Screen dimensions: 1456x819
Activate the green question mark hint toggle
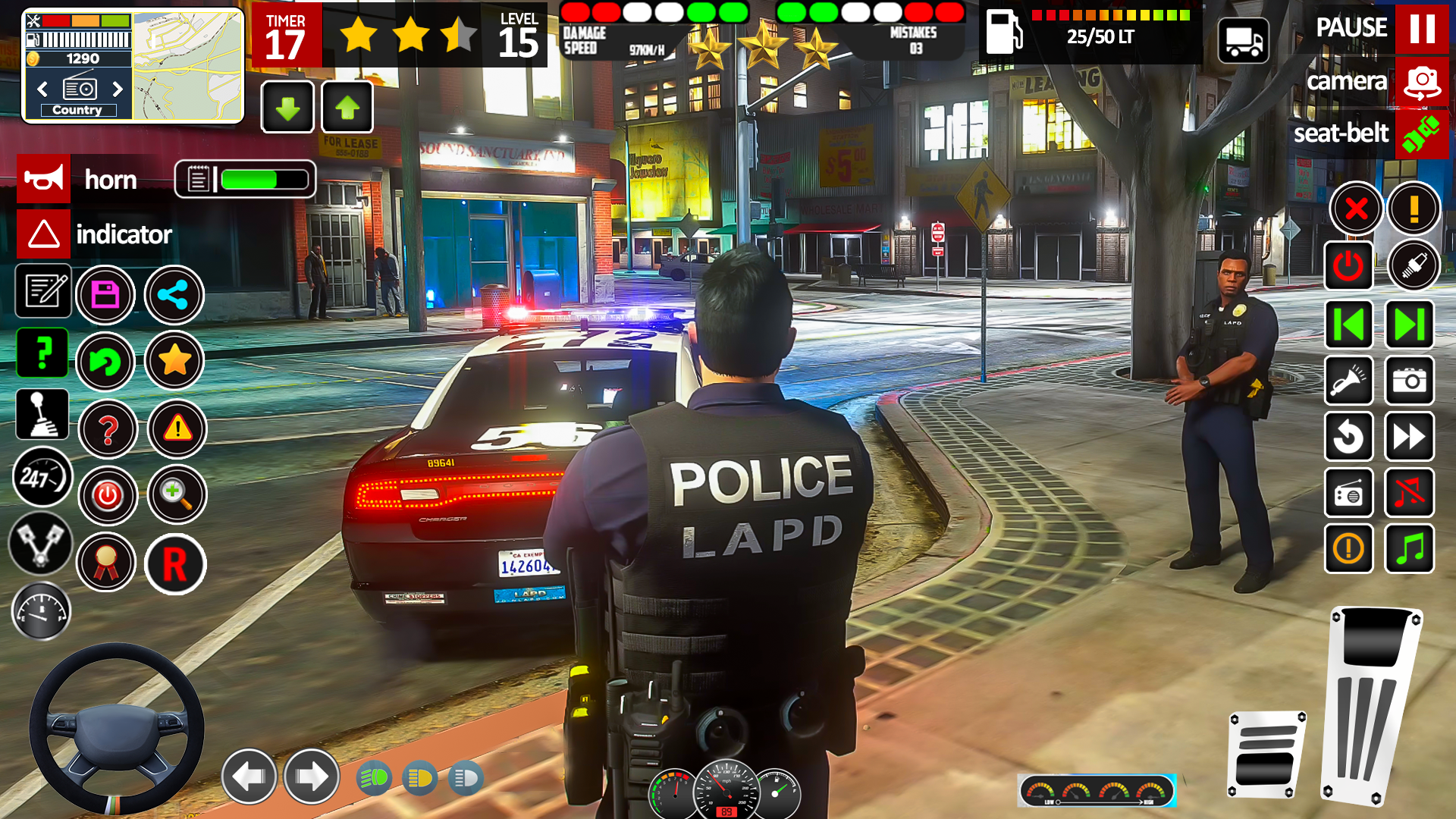[42, 353]
